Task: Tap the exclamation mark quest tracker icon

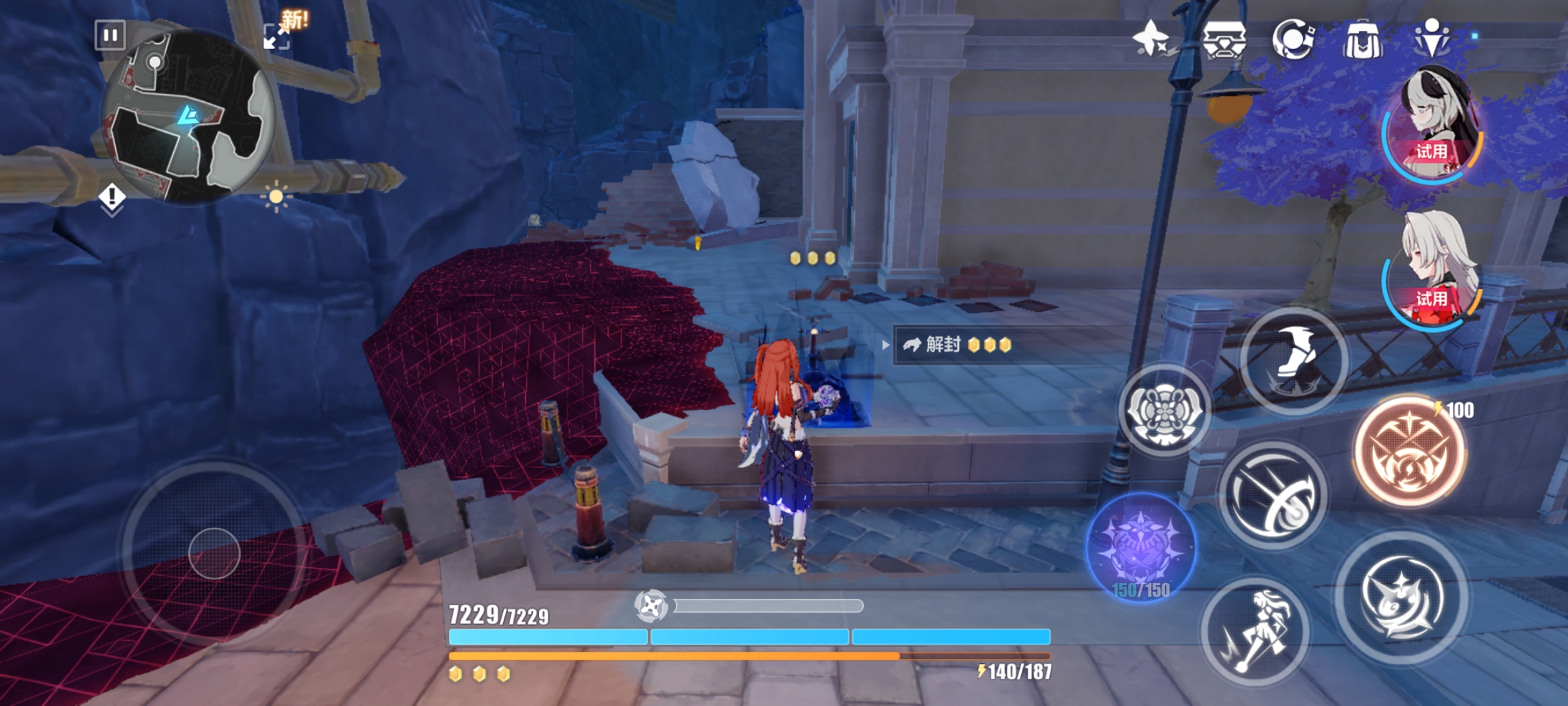Action: tap(112, 197)
